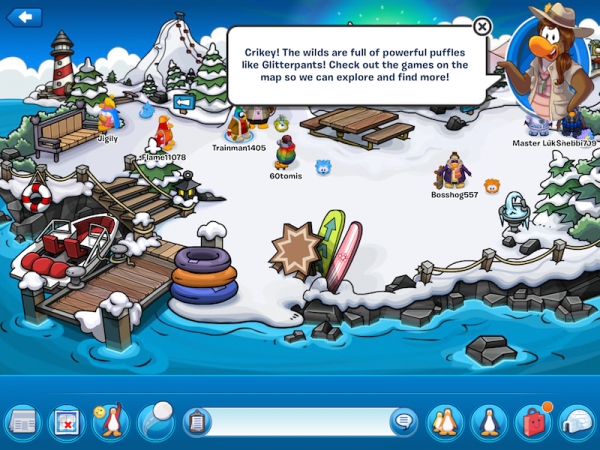Open the red backpack inventory
This screenshot has width=600, height=450.
(x=533, y=422)
